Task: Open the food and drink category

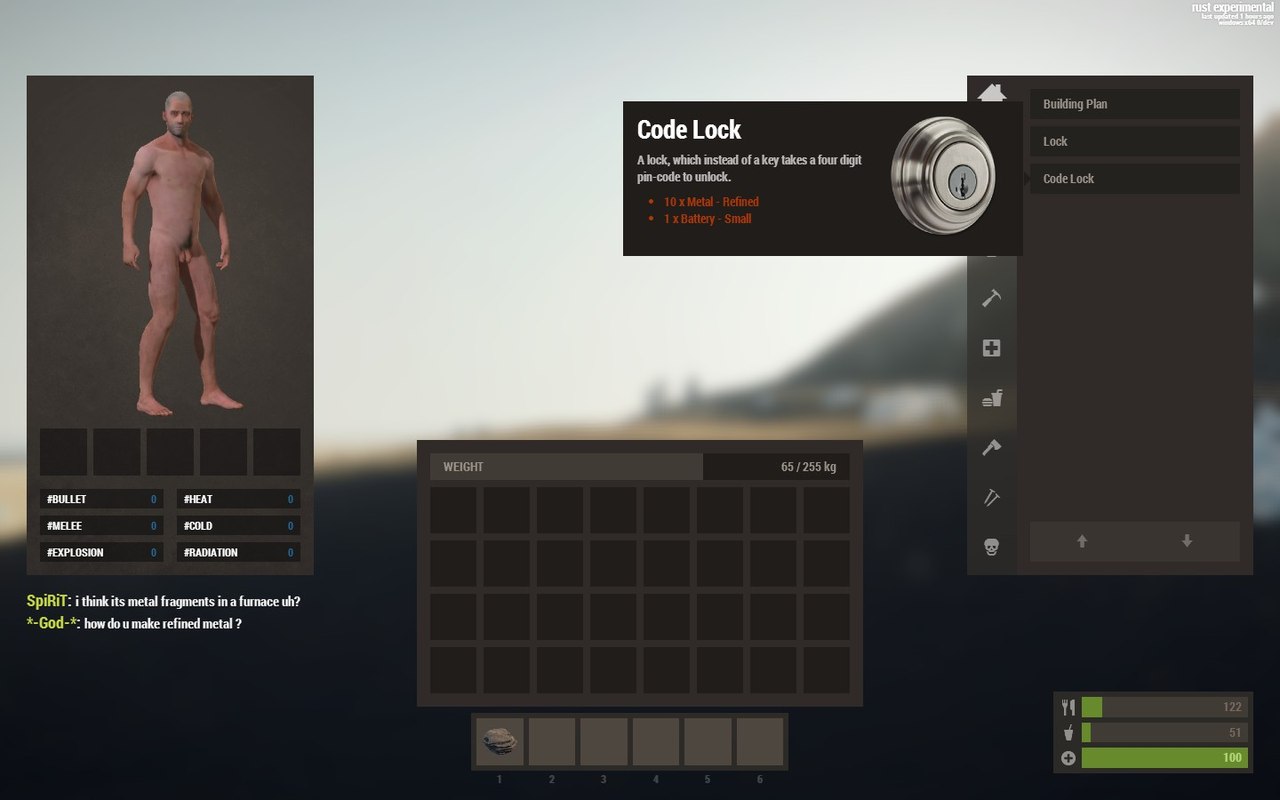Action: click(x=991, y=398)
